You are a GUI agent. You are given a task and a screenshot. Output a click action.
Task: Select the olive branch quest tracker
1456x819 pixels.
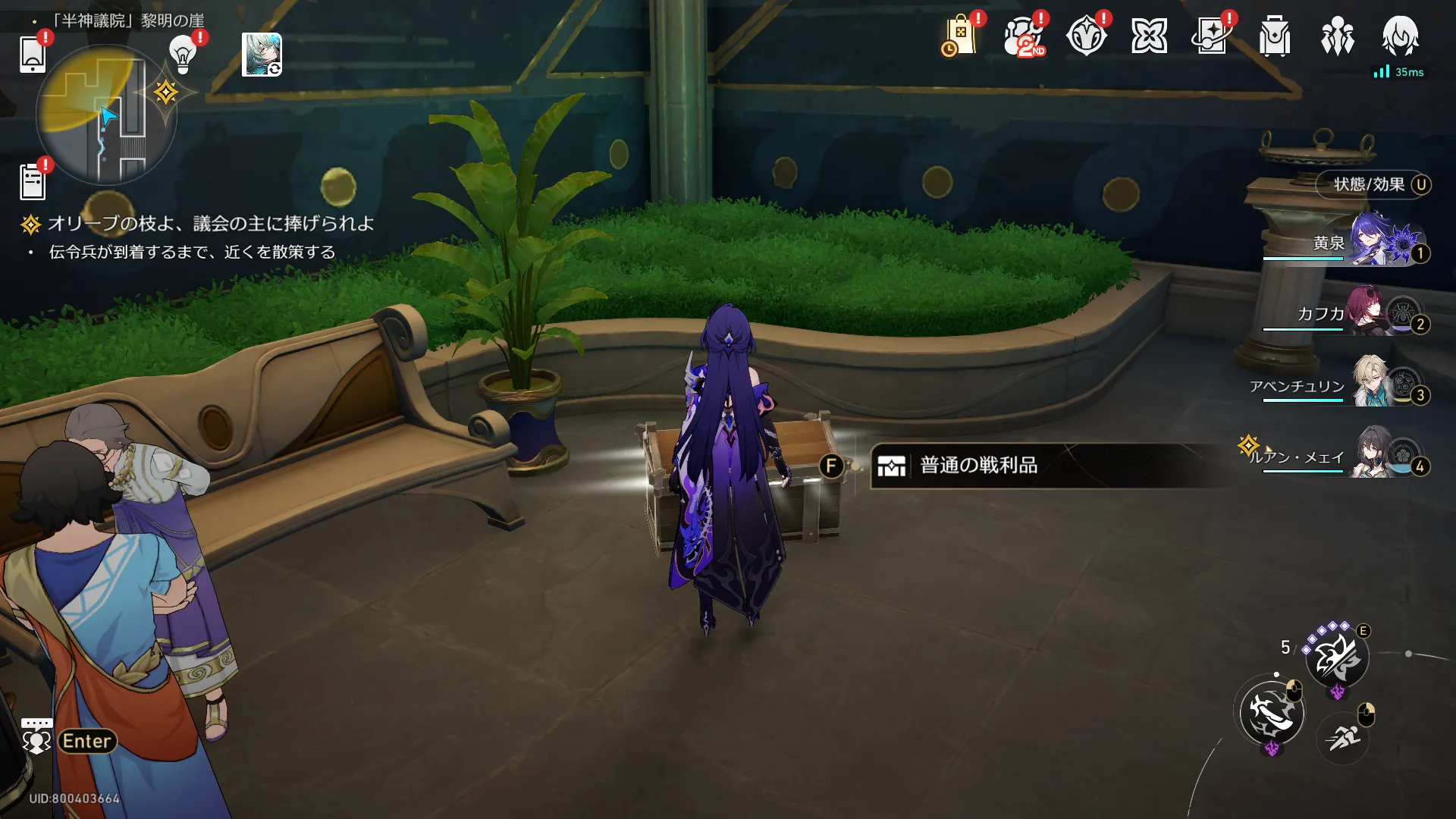pos(210,224)
